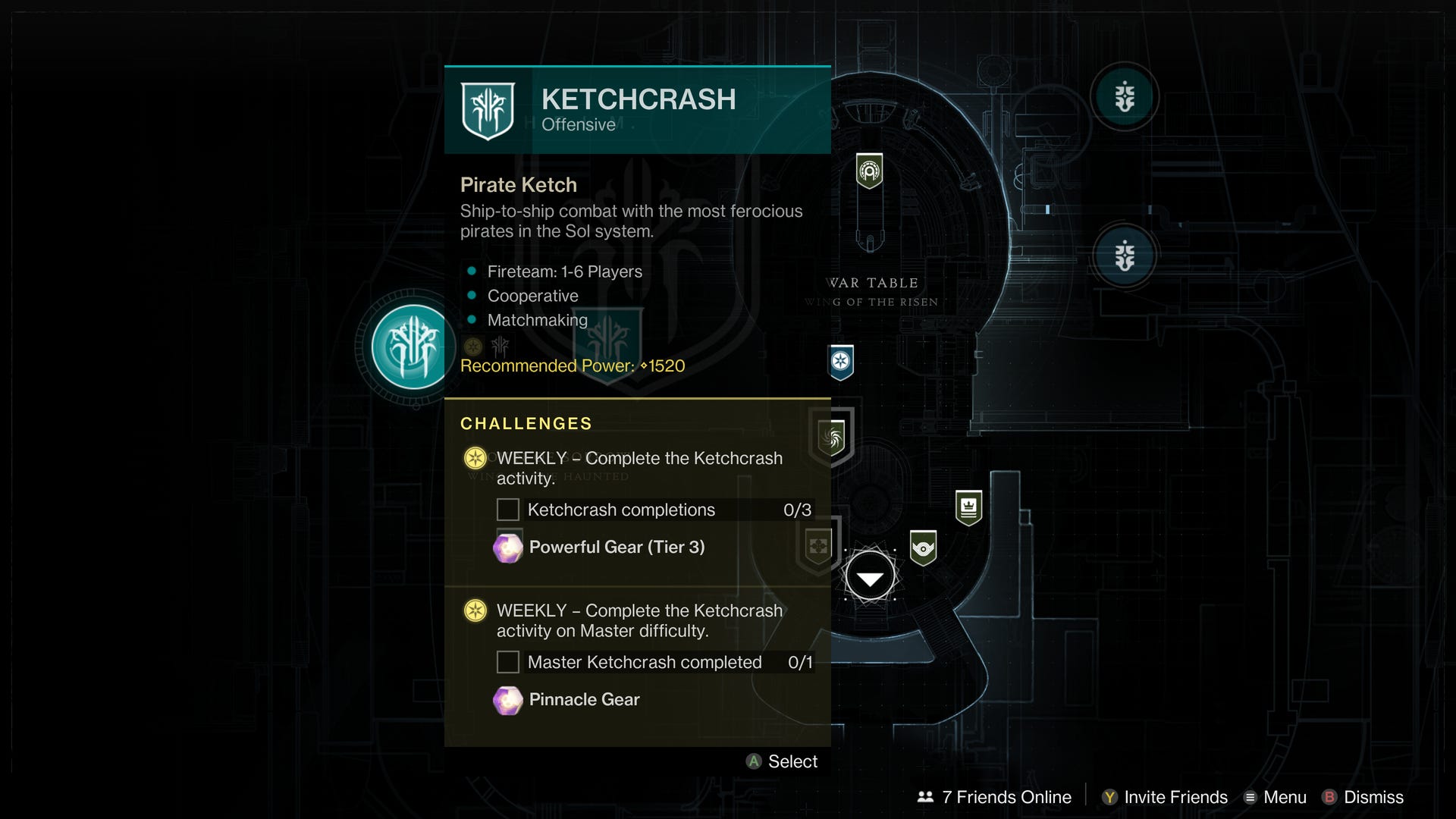Click the Pinnacle Gear engram icon
1456x819 pixels.
[509, 699]
